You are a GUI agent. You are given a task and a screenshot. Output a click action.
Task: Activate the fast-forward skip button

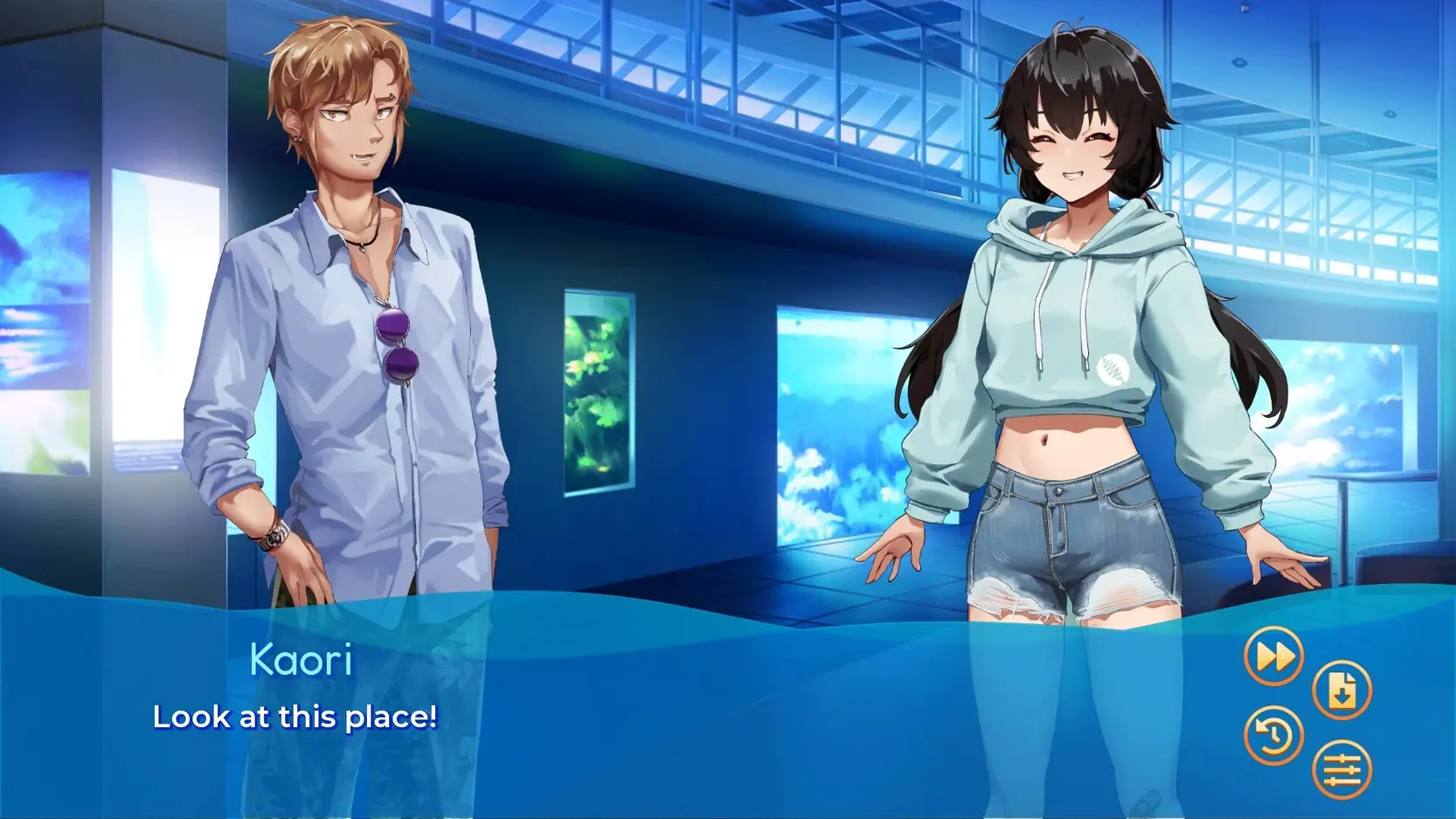(x=1273, y=656)
